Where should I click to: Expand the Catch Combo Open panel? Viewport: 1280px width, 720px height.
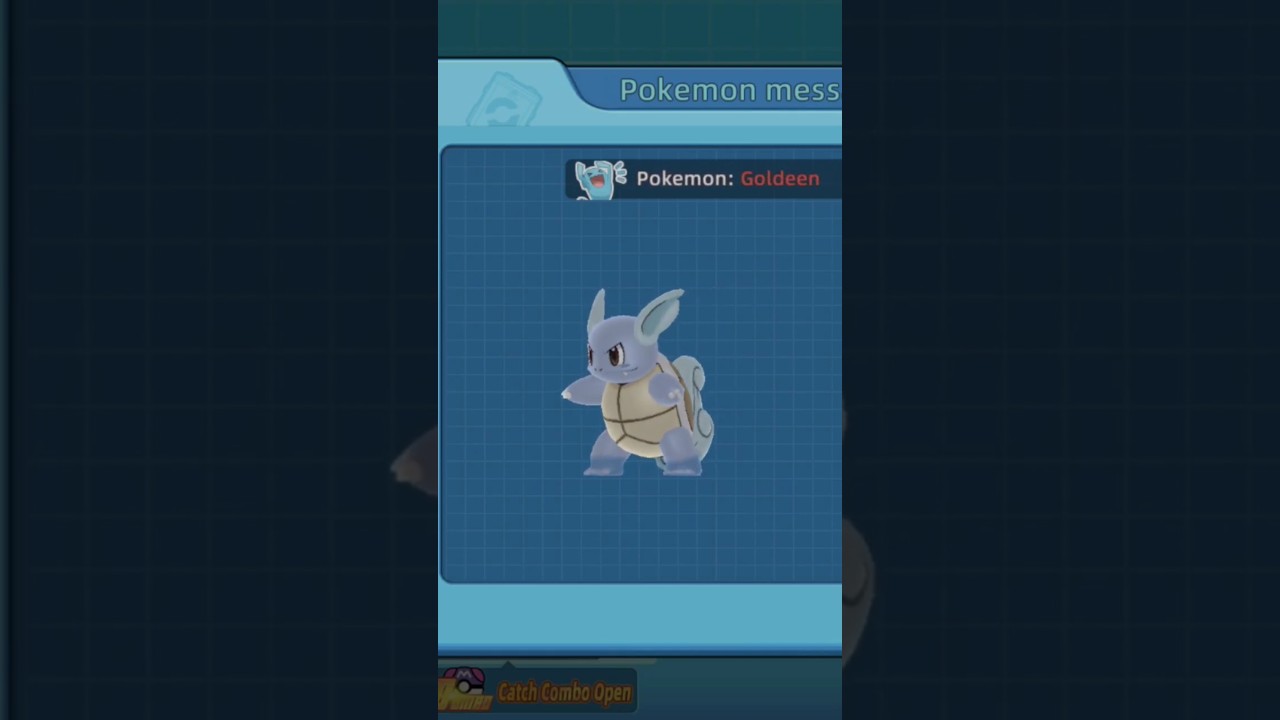tap(565, 690)
